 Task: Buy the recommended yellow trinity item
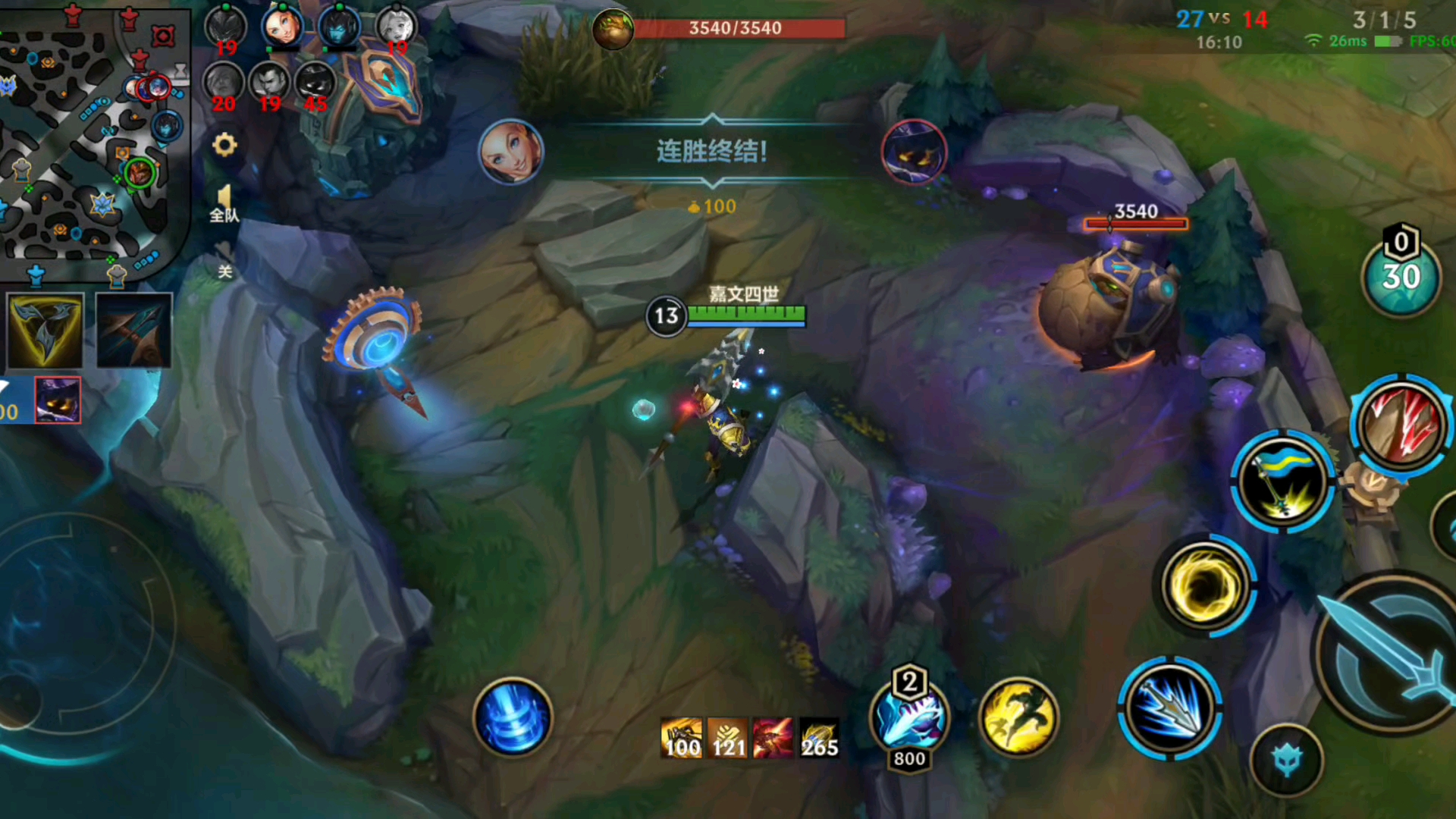[x=45, y=331]
